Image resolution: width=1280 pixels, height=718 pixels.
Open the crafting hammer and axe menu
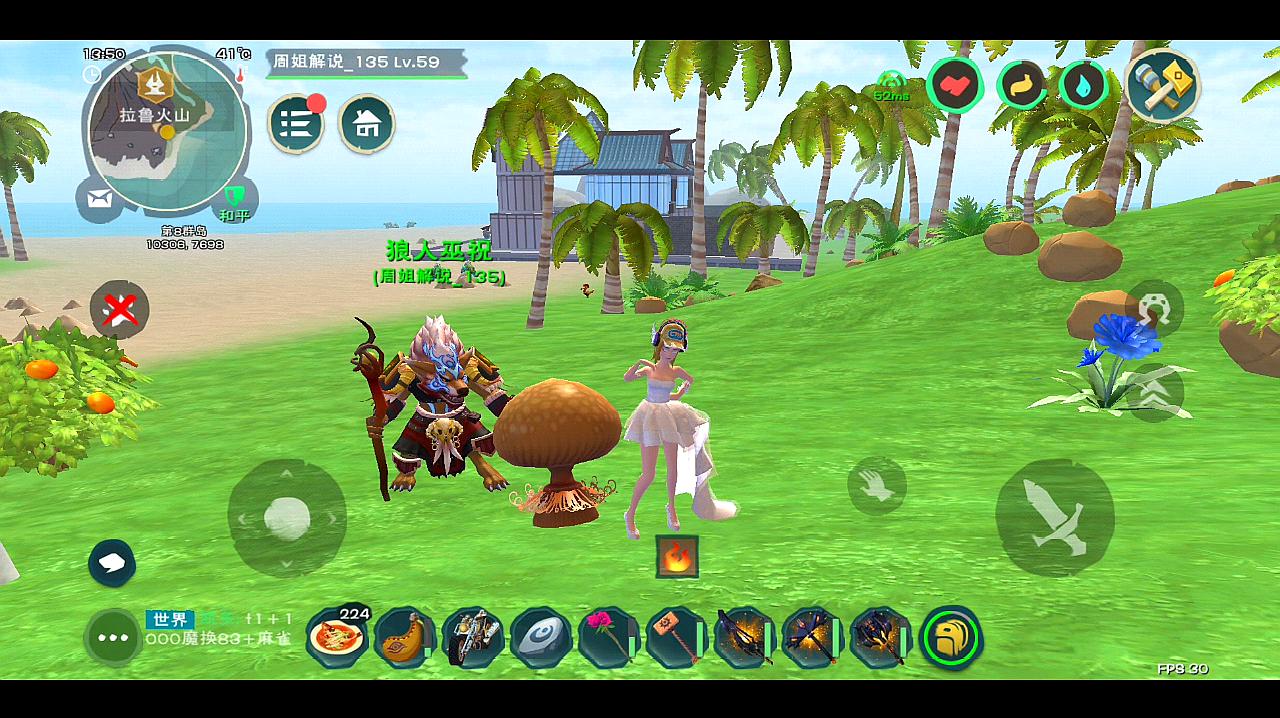pyautogui.click(x=1162, y=85)
